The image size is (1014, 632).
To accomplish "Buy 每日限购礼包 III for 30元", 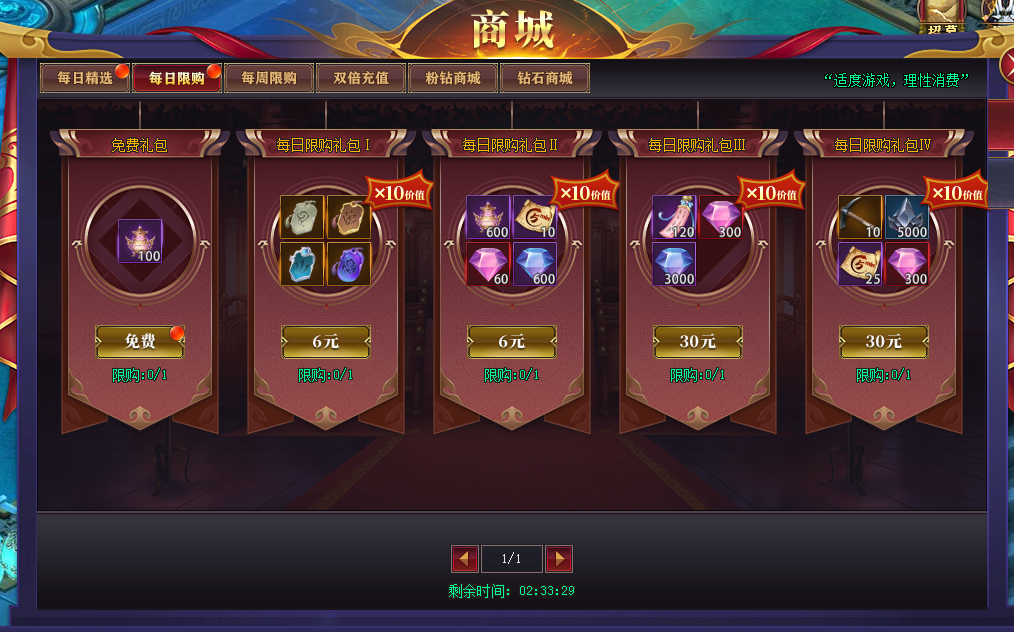I will point(698,342).
